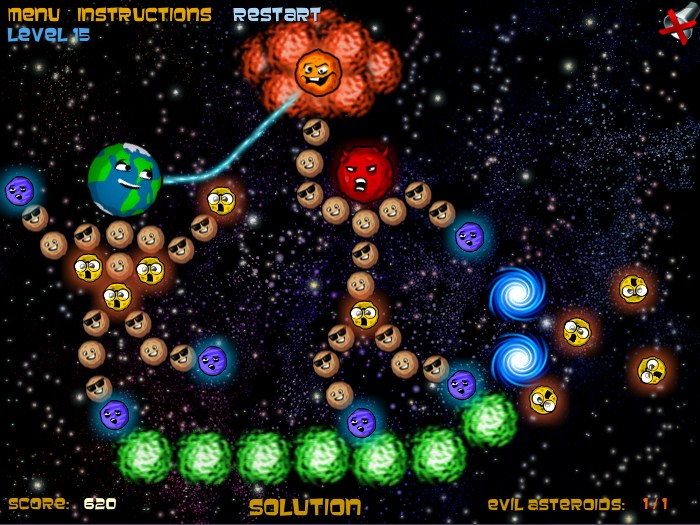Toggle the sound mute icon

click(677, 25)
